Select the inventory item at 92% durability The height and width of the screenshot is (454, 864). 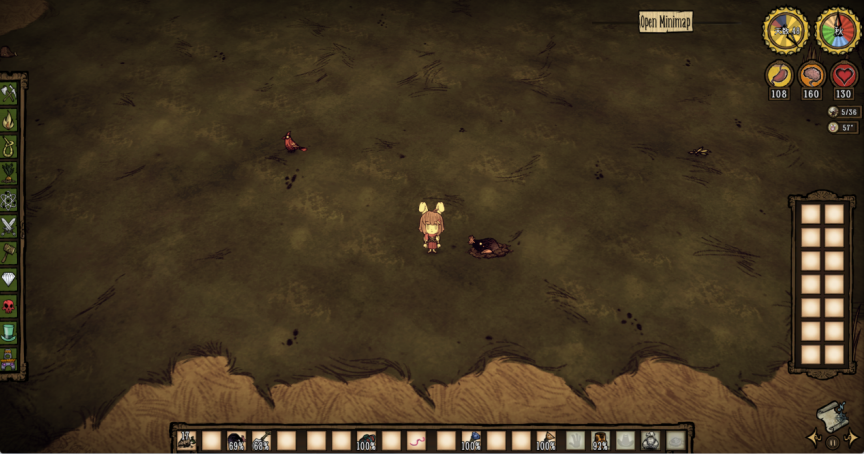600,440
